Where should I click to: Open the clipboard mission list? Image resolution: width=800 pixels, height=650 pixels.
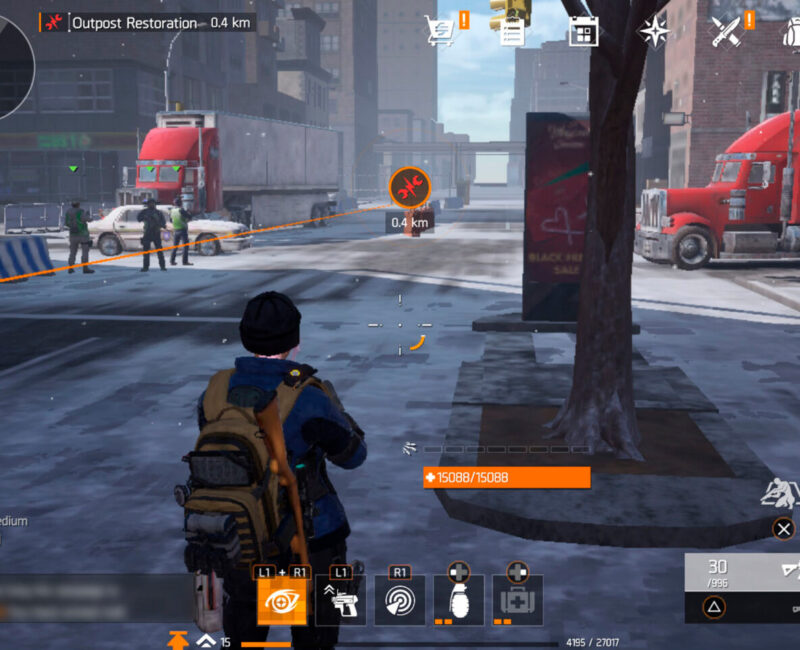click(512, 31)
